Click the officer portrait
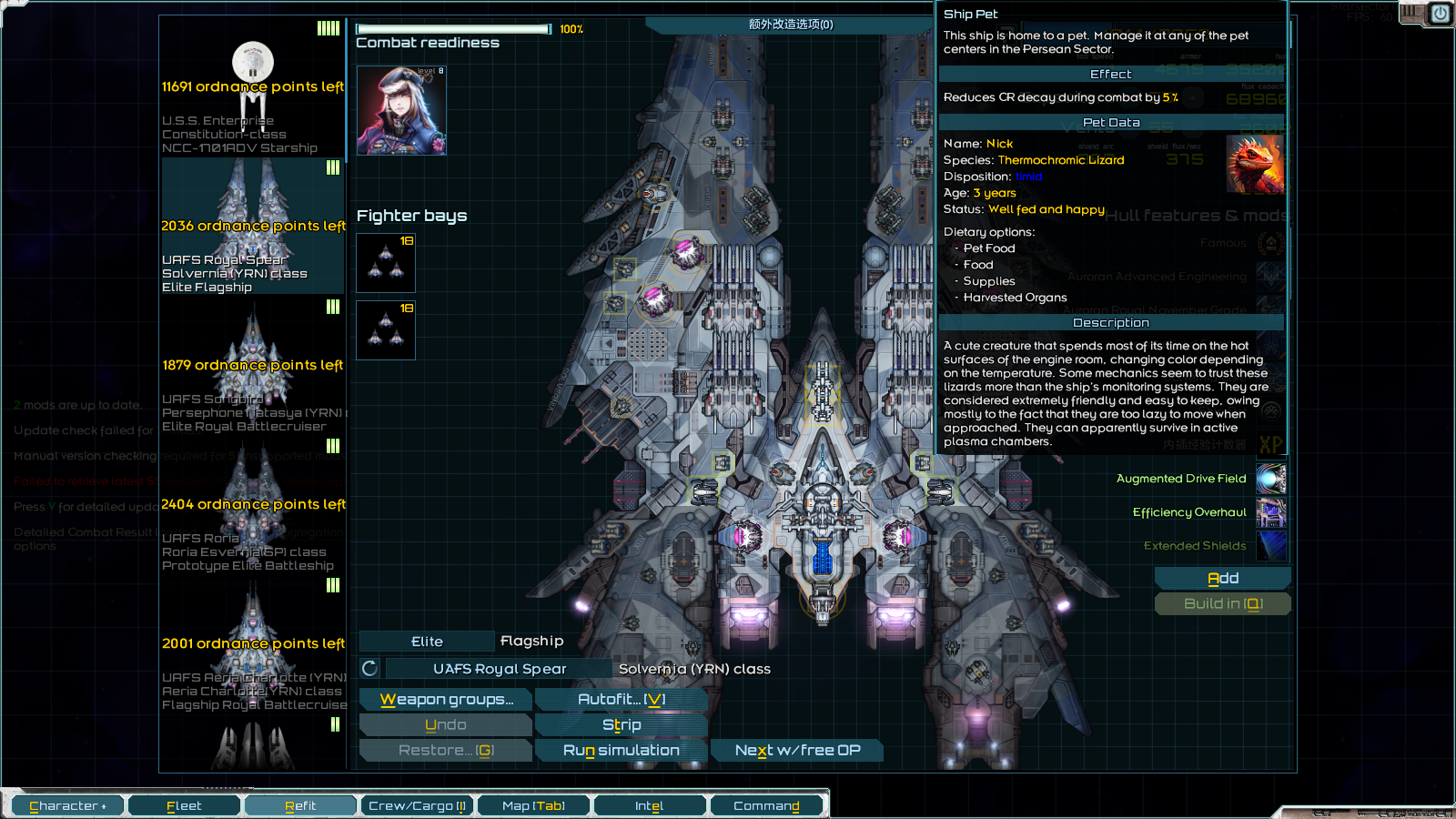Image resolution: width=1456 pixels, height=819 pixels. [x=401, y=110]
